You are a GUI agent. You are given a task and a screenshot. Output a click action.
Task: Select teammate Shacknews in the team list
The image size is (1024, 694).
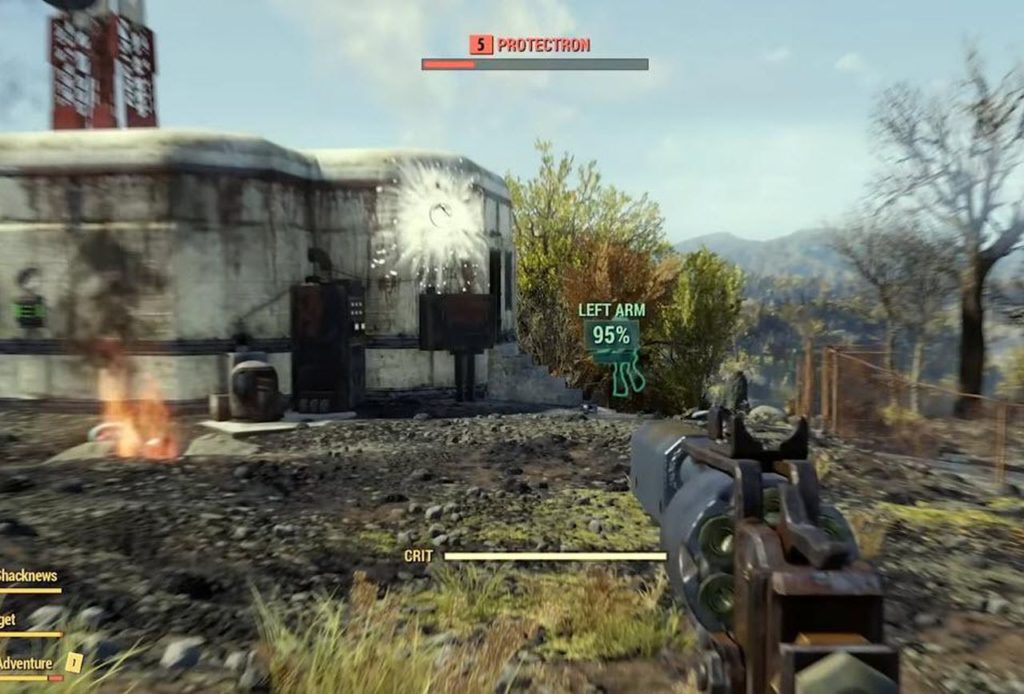click(x=28, y=576)
